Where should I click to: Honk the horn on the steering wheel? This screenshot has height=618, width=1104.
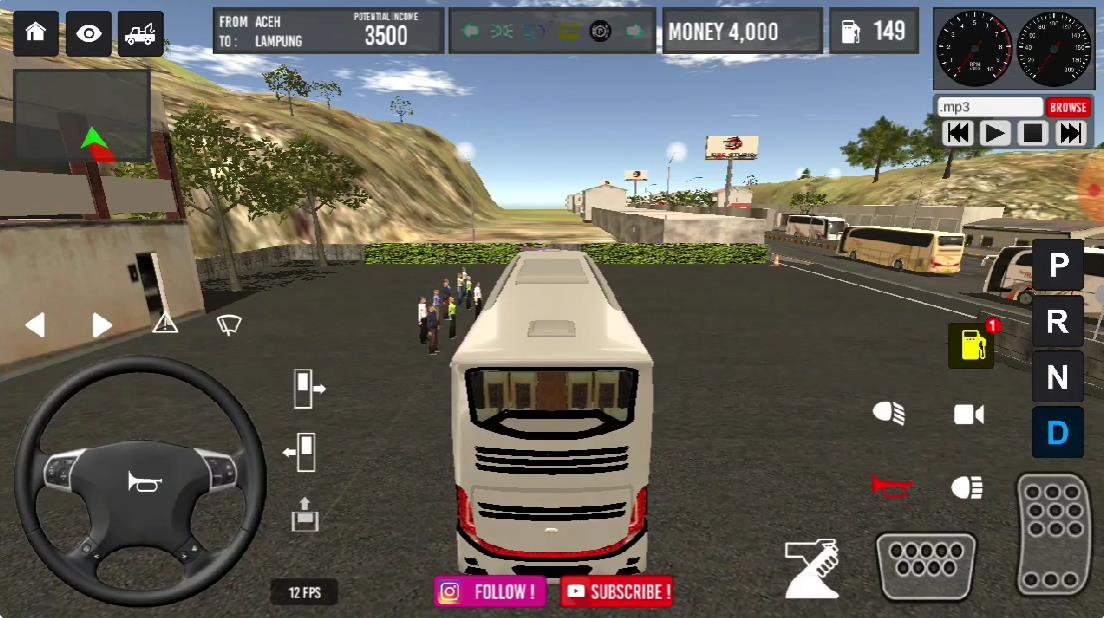144,482
